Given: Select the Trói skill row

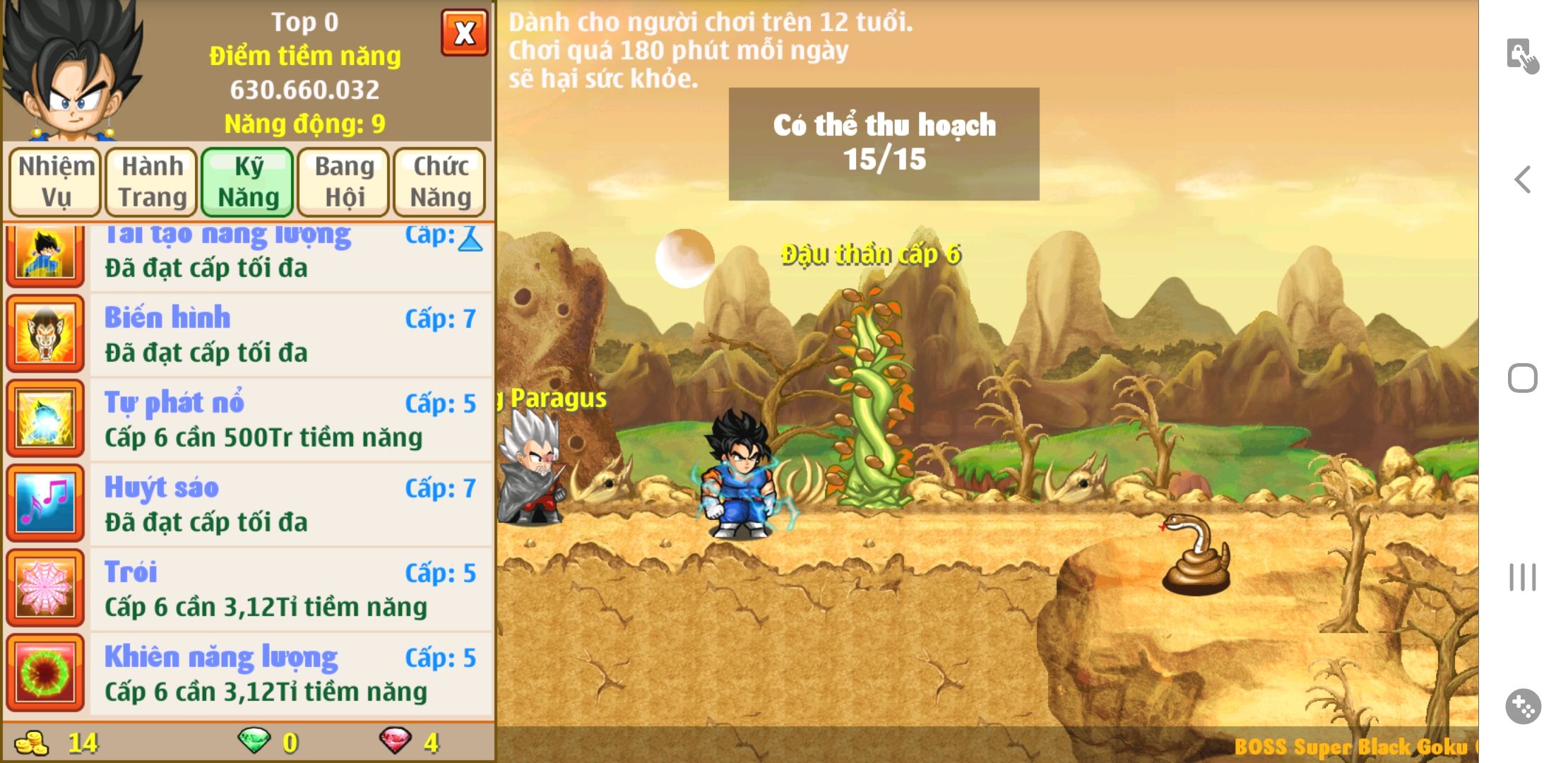Looking at the screenshot, I should (x=290, y=589).
